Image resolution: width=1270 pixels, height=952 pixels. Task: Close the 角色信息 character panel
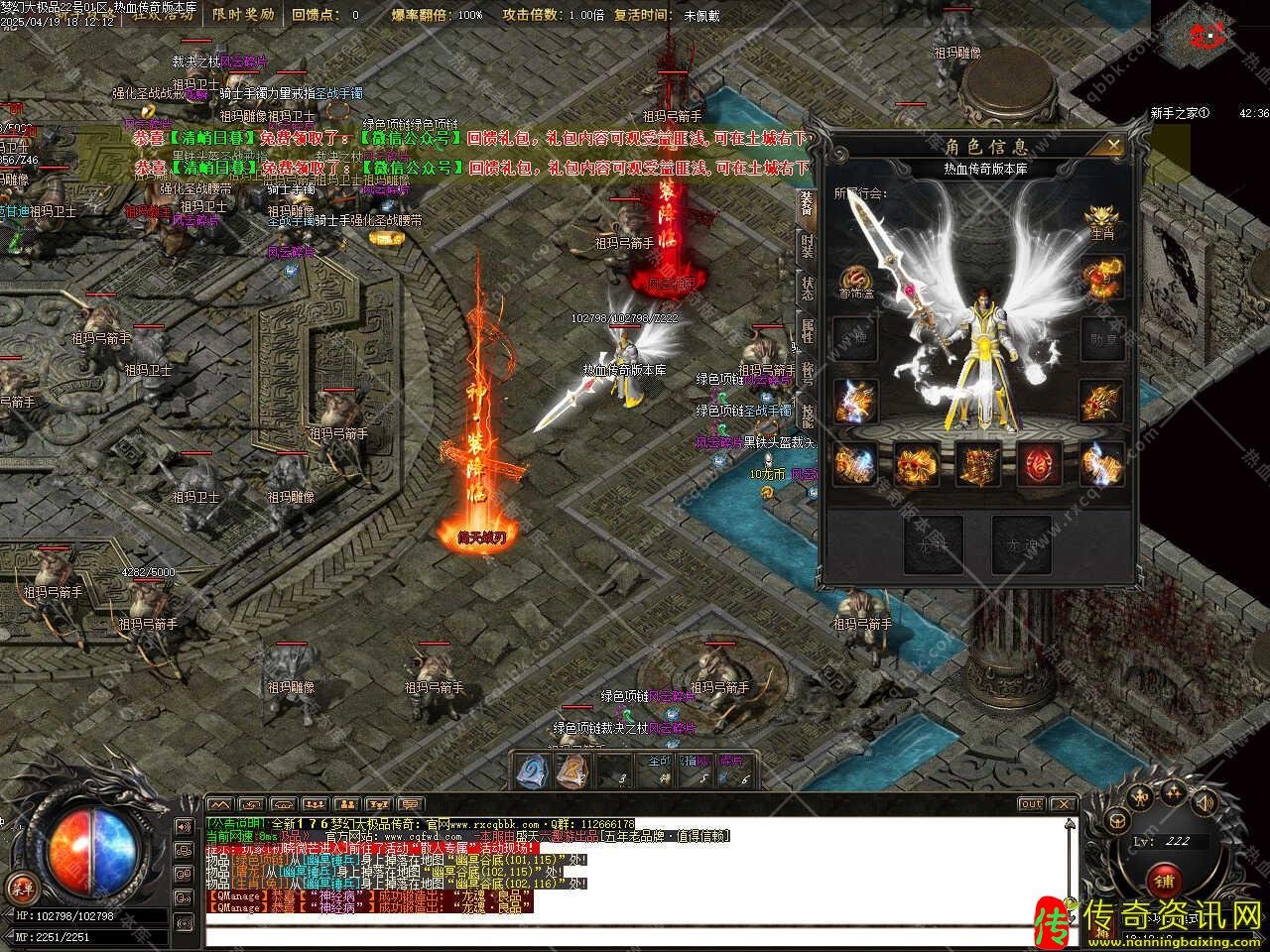1114,146
